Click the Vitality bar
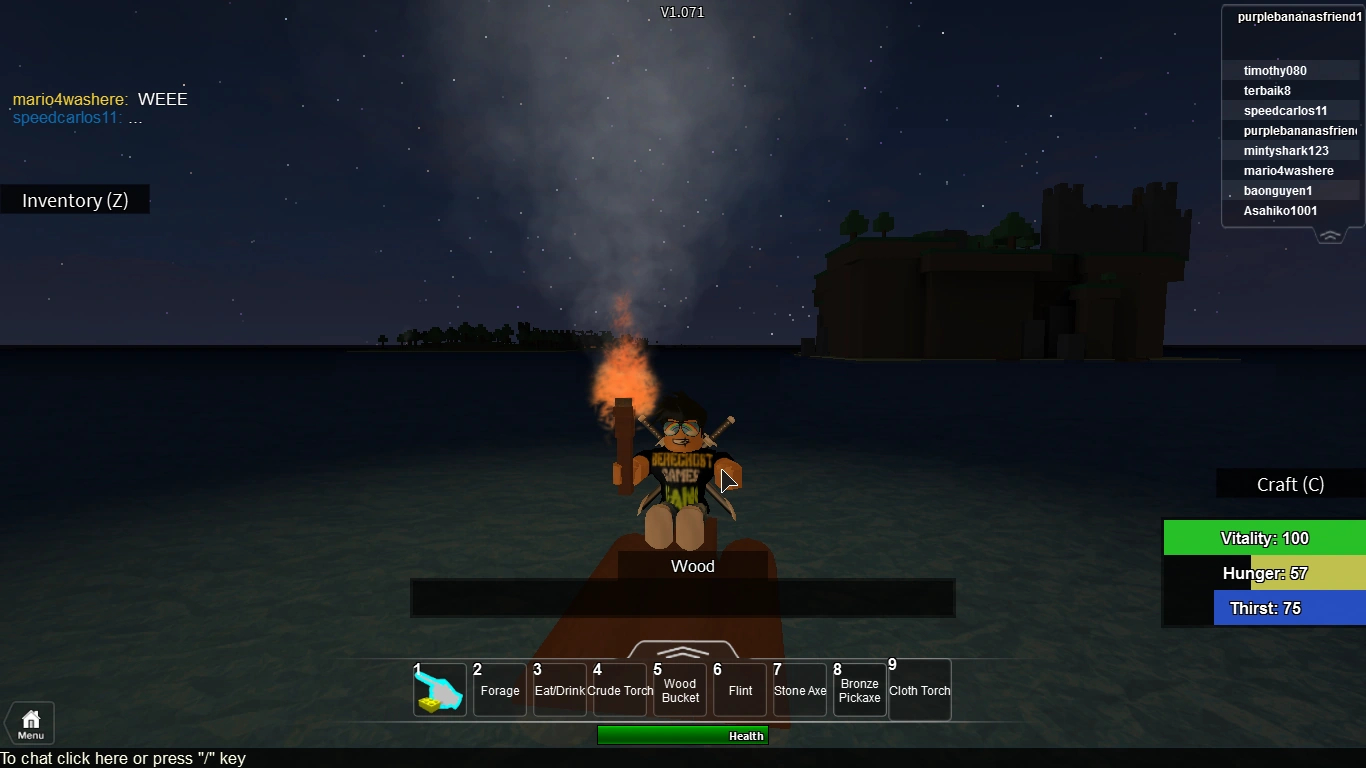This screenshot has width=1366, height=768. 1264,537
